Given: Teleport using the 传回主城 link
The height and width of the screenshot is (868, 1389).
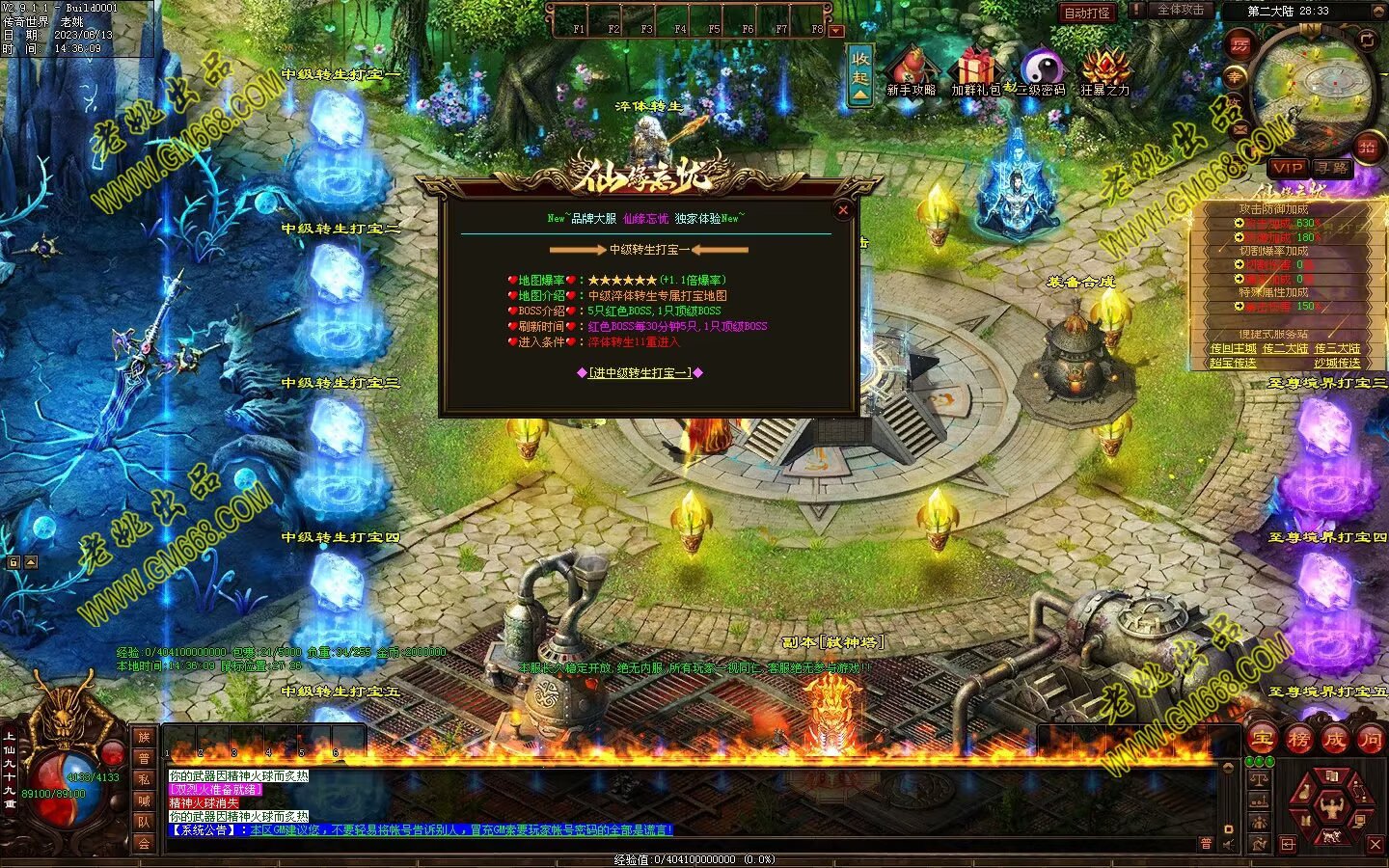Looking at the screenshot, I should click(1233, 348).
